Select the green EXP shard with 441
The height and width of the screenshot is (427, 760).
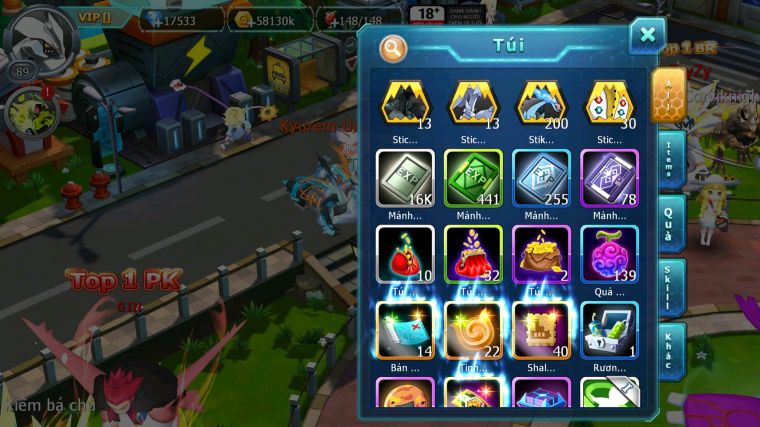point(473,179)
